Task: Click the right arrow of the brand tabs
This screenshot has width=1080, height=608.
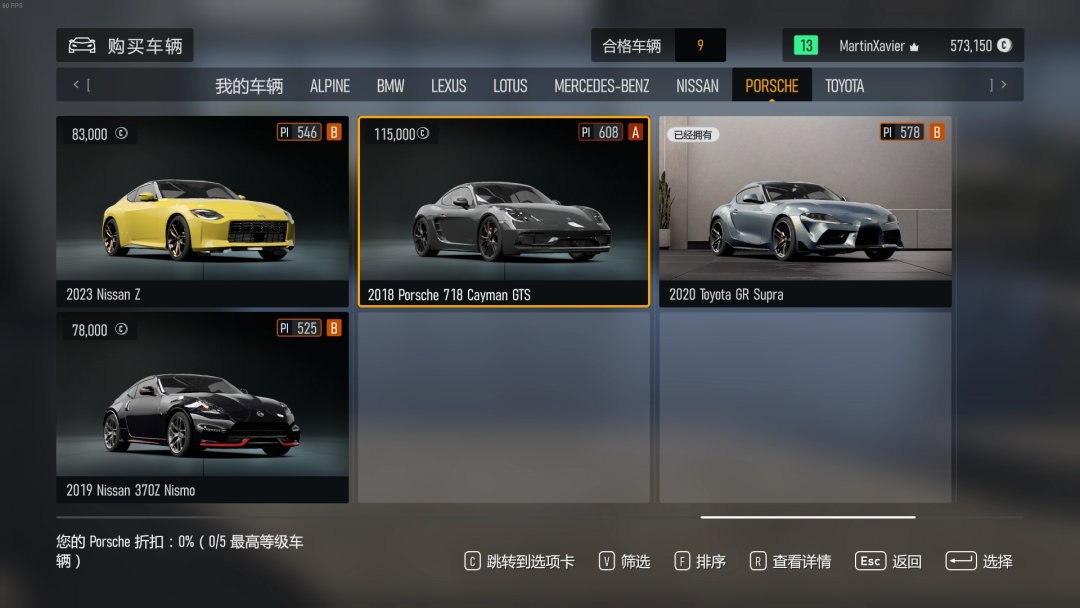Action: click(1004, 85)
